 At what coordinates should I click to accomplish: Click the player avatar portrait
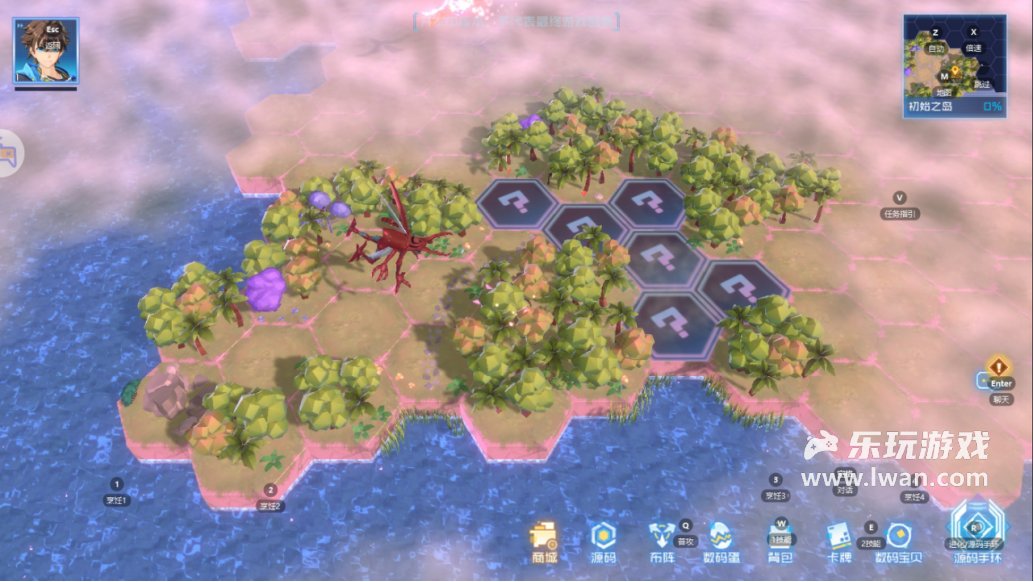pyautogui.click(x=45, y=50)
